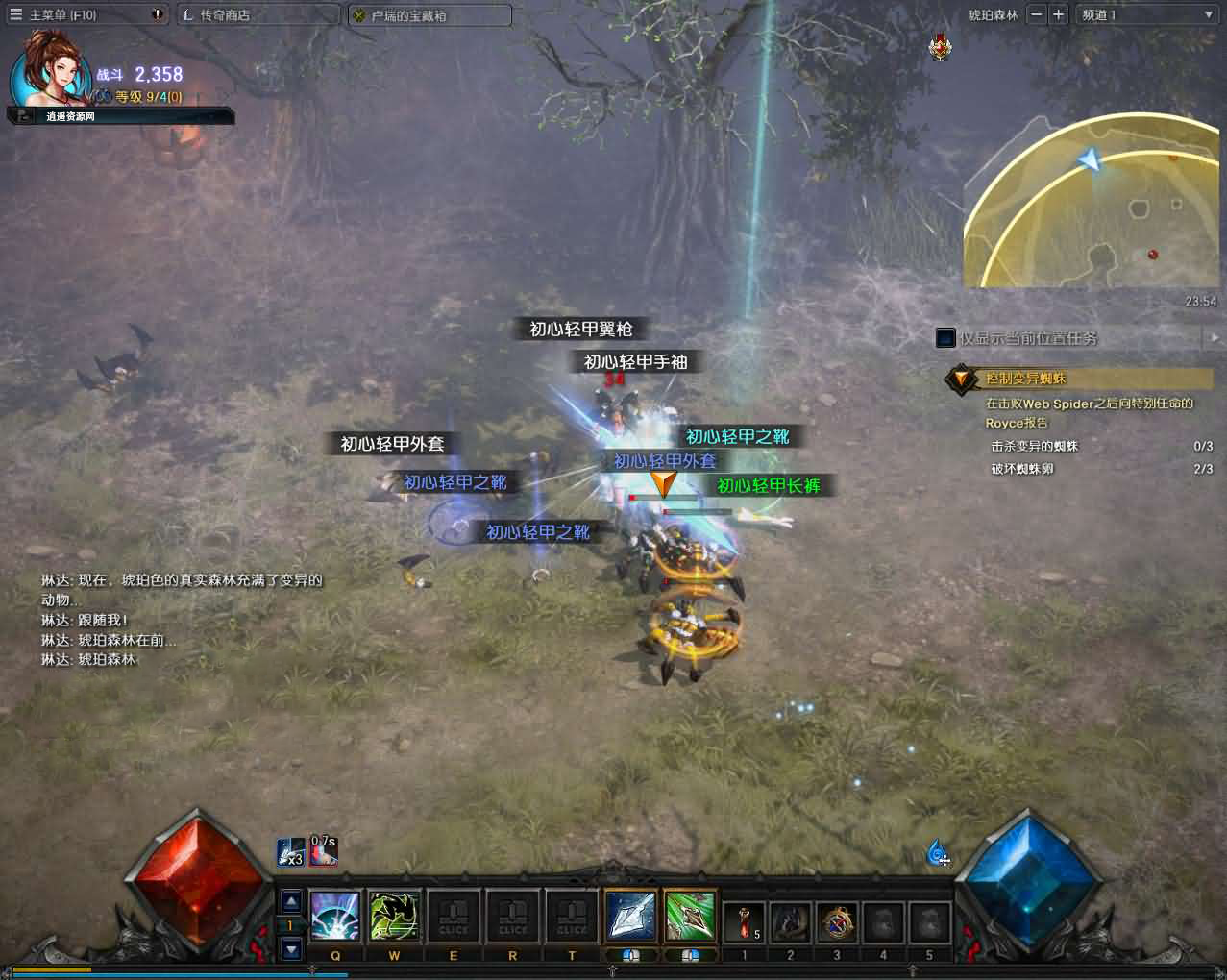Open Ruan's treasure chest button
Image resolution: width=1227 pixels, height=980 pixels.
pos(408,15)
